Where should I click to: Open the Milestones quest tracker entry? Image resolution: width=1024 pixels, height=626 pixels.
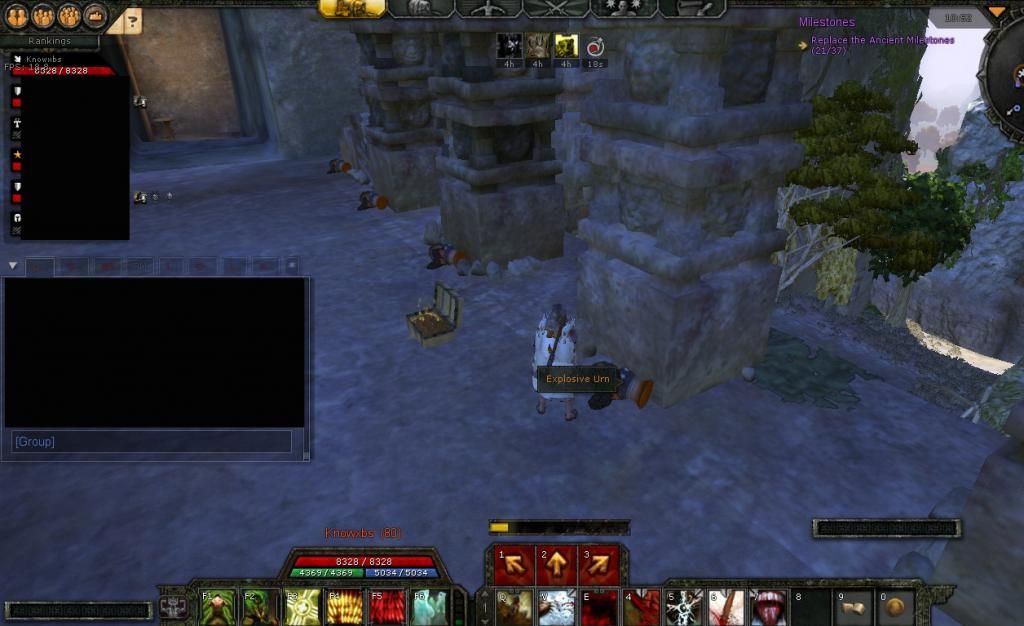point(826,22)
